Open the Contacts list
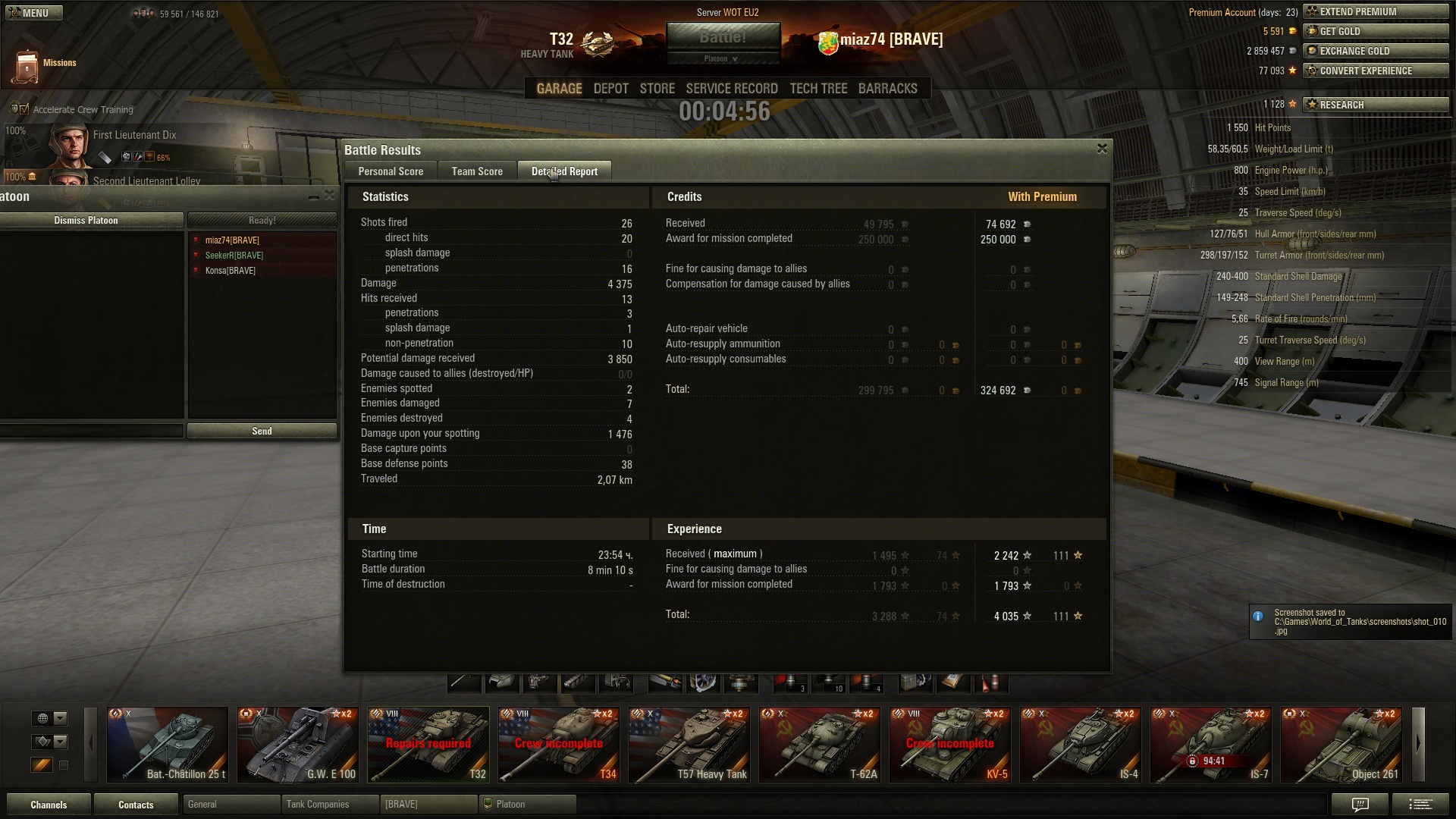 136,805
